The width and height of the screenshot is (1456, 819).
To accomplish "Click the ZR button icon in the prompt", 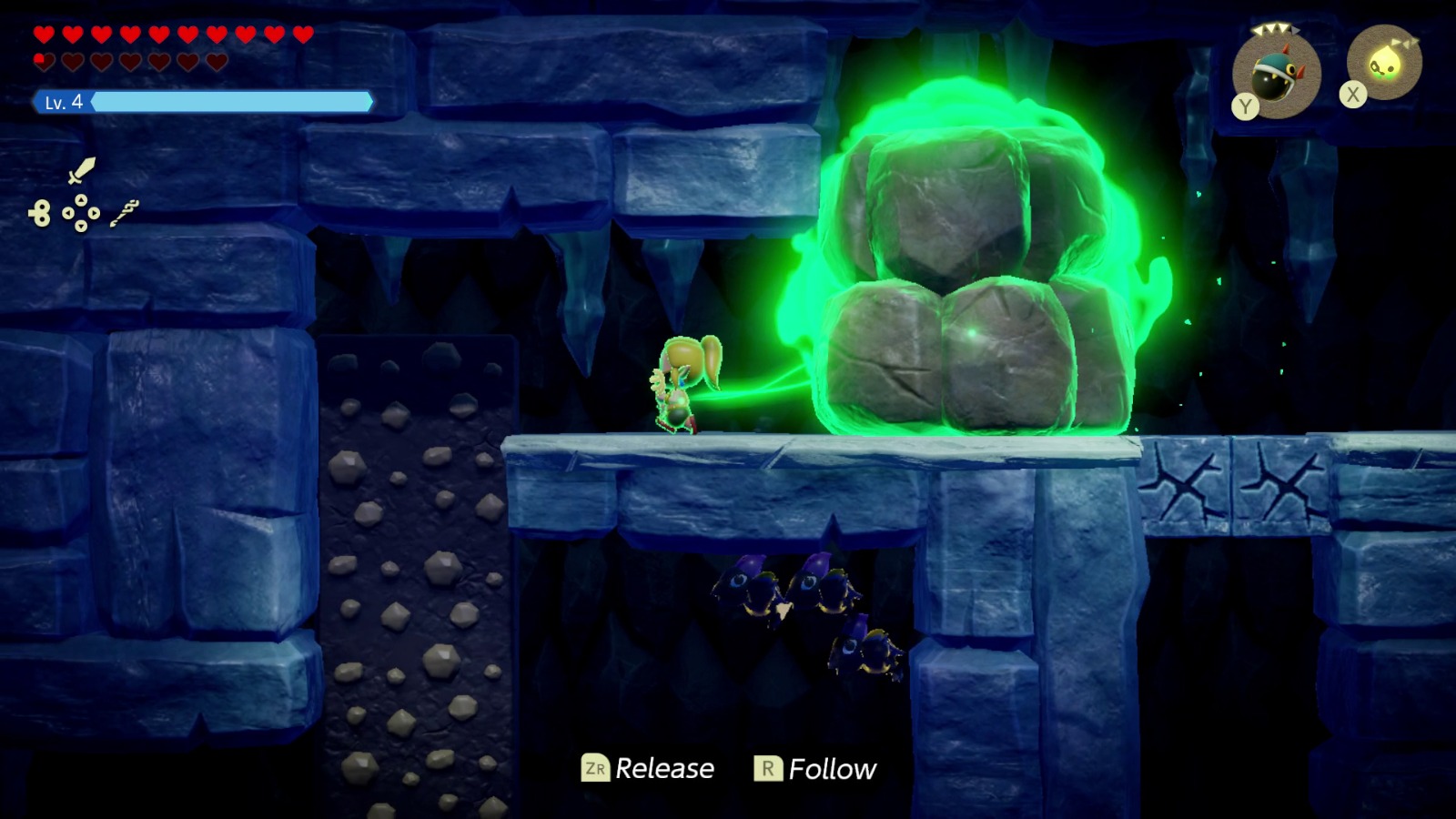I will coord(596,768).
